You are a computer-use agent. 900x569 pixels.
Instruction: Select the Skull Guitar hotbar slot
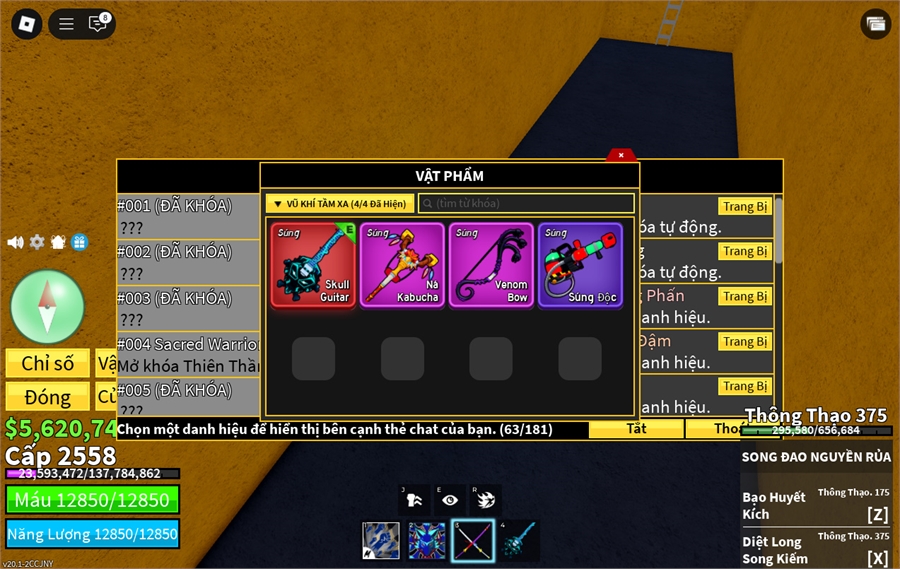[x=519, y=541]
